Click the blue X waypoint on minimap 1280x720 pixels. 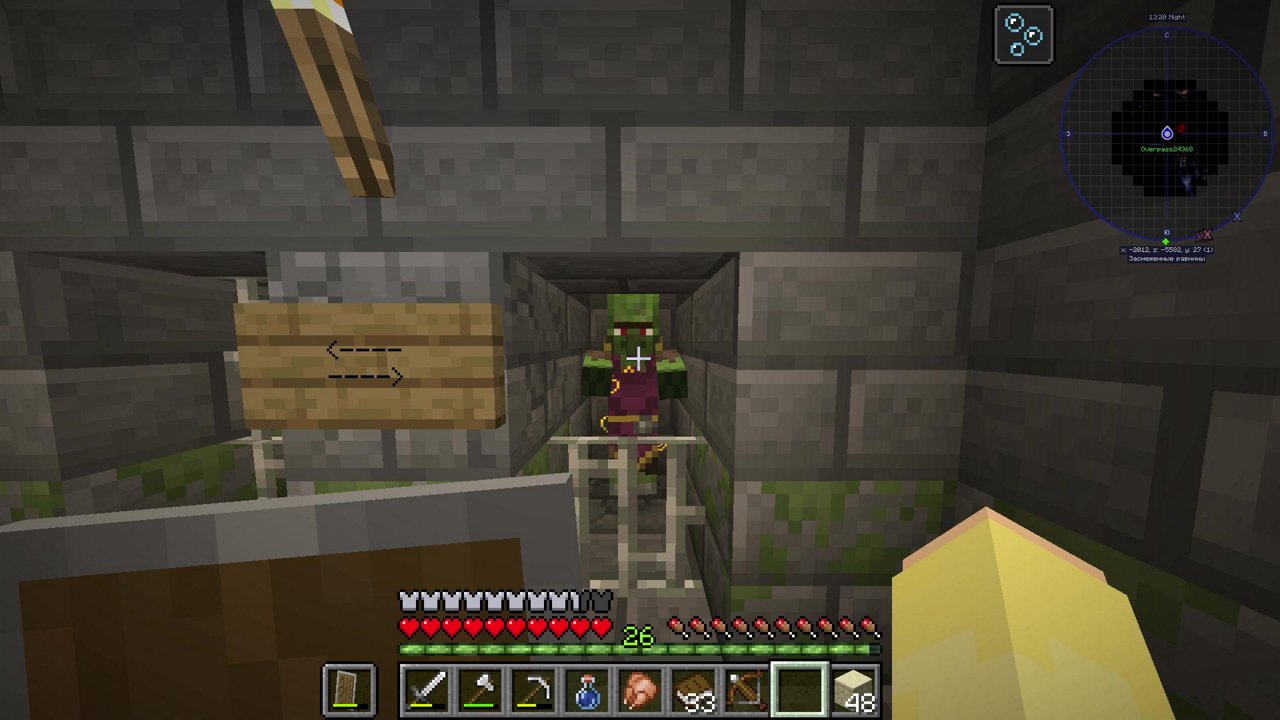point(1237,217)
